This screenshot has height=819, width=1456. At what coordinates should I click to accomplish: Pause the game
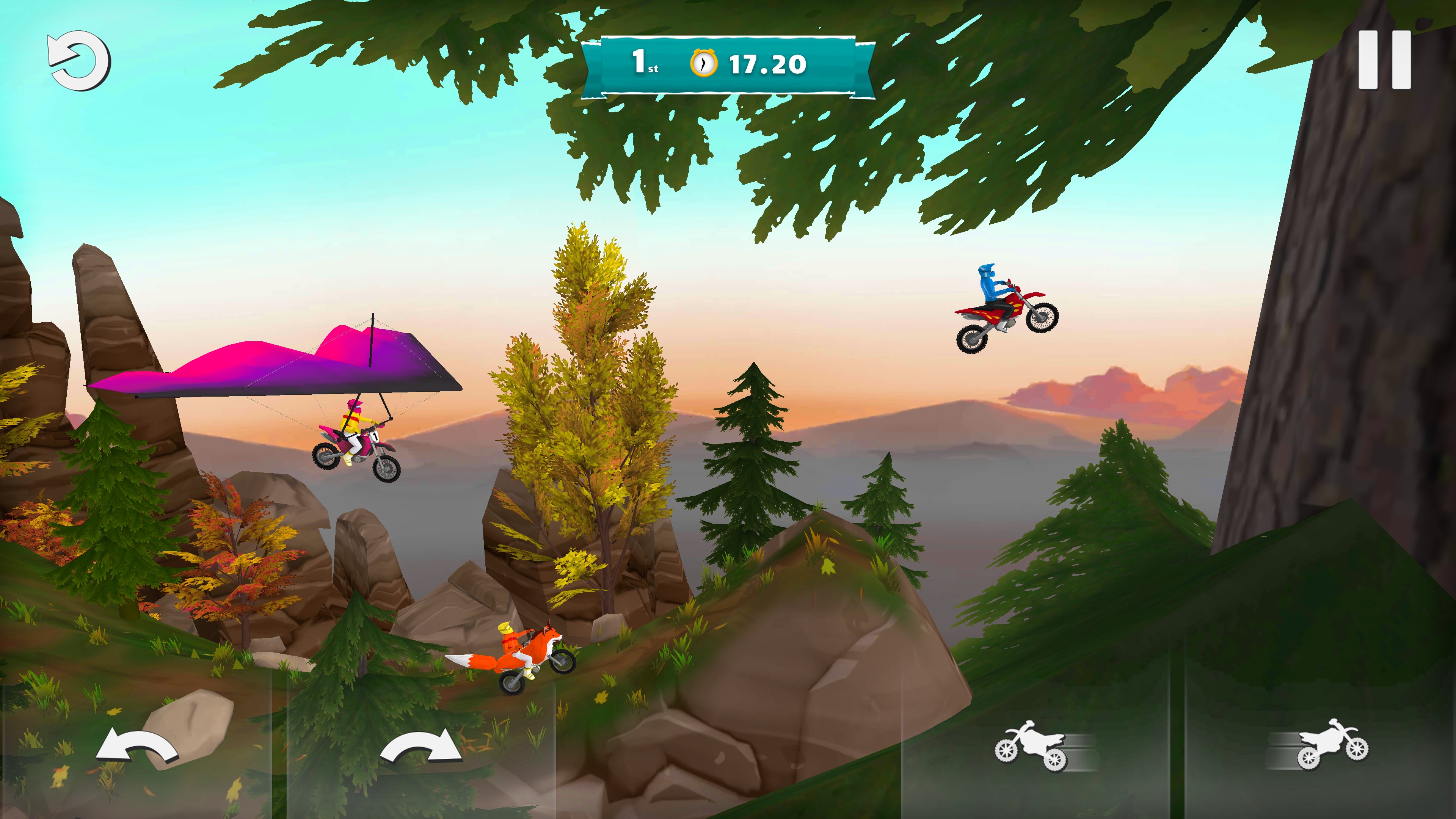1384,60
